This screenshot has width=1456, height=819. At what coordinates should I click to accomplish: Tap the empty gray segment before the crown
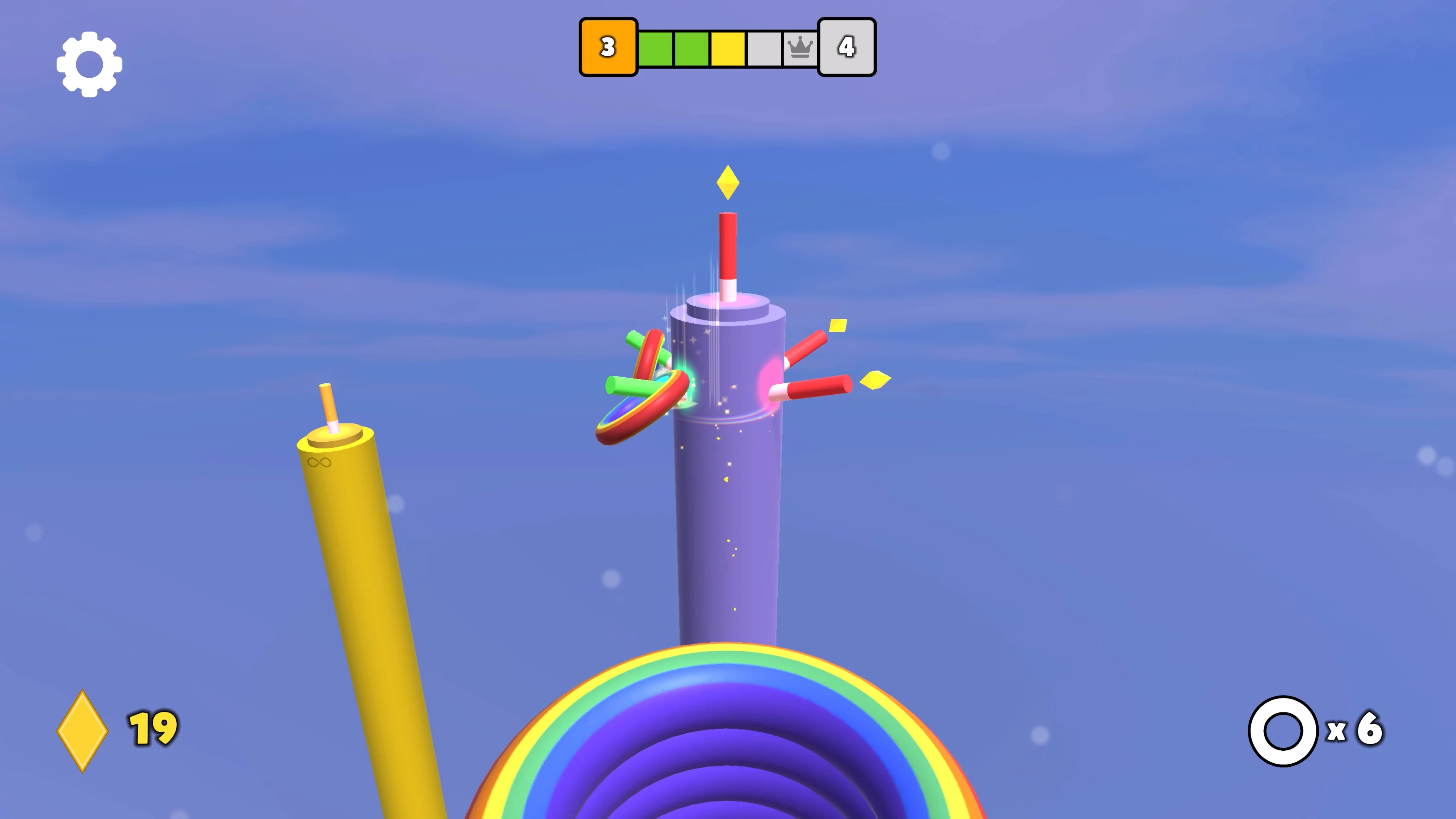click(764, 47)
